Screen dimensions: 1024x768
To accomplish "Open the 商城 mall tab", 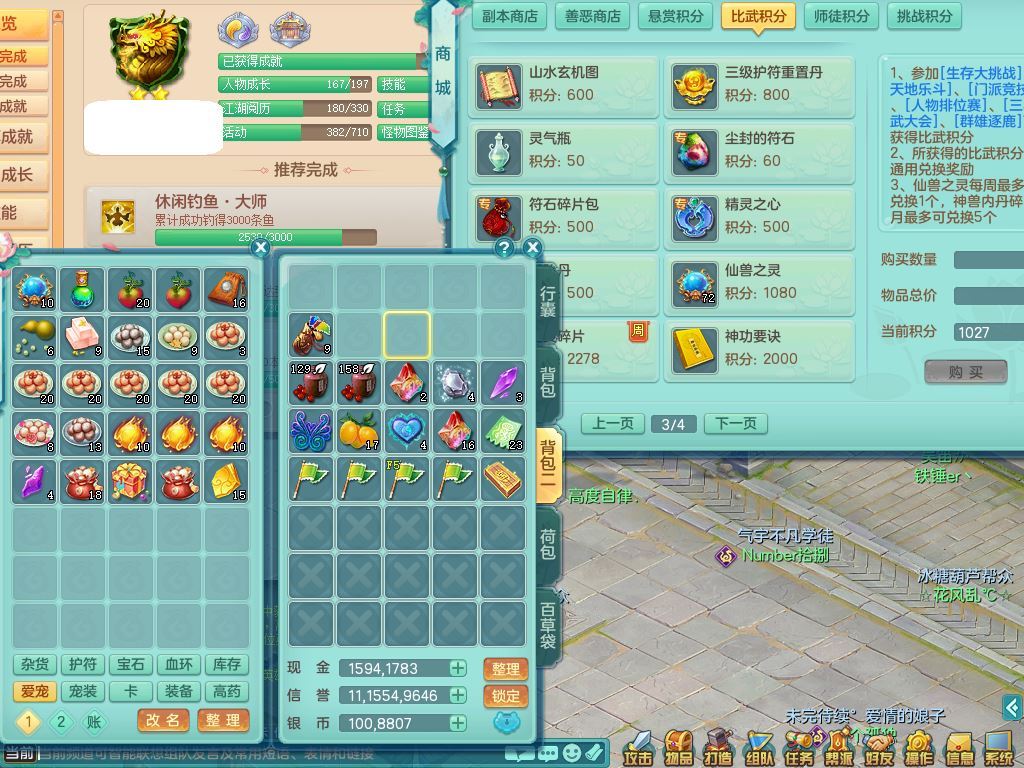I will tap(442, 70).
